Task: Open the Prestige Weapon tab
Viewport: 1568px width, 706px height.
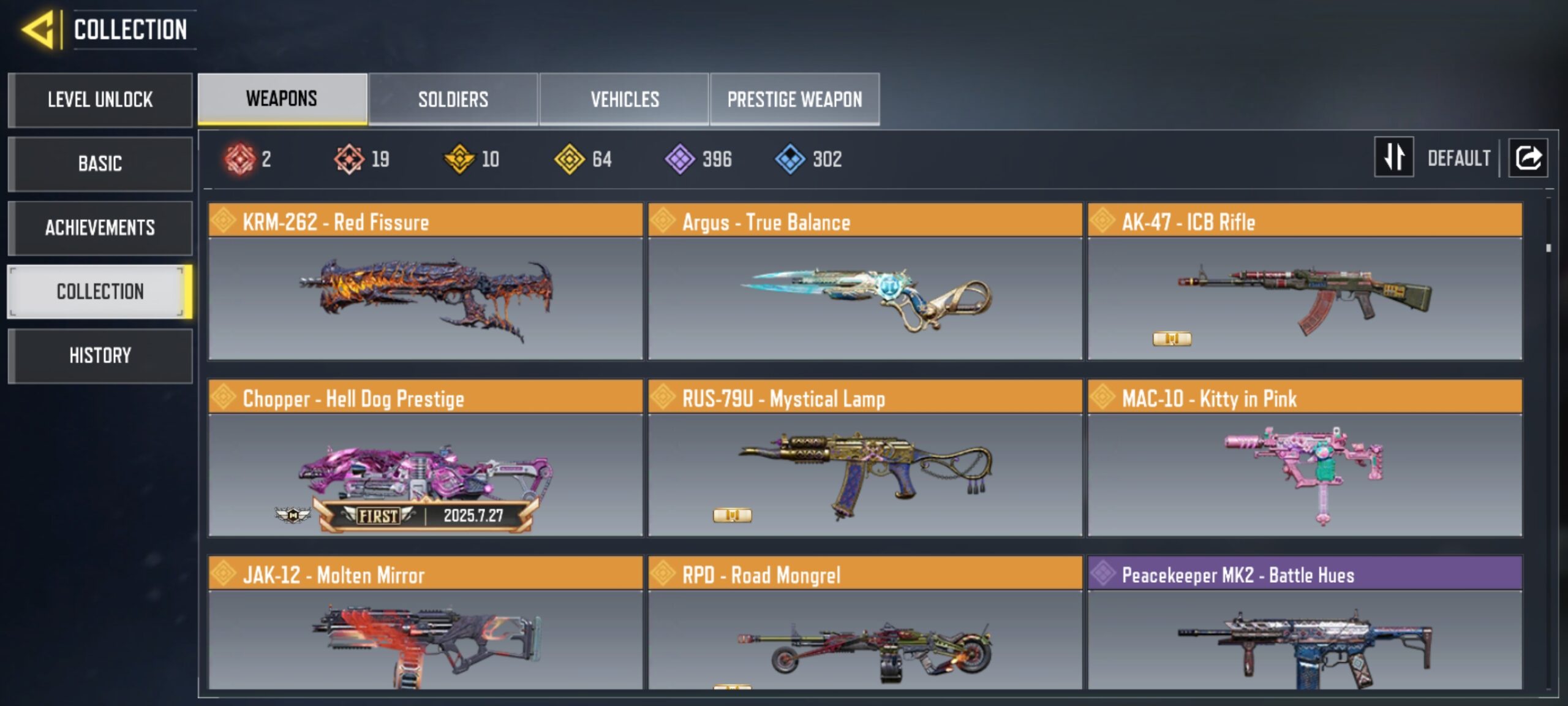Action: click(x=795, y=99)
